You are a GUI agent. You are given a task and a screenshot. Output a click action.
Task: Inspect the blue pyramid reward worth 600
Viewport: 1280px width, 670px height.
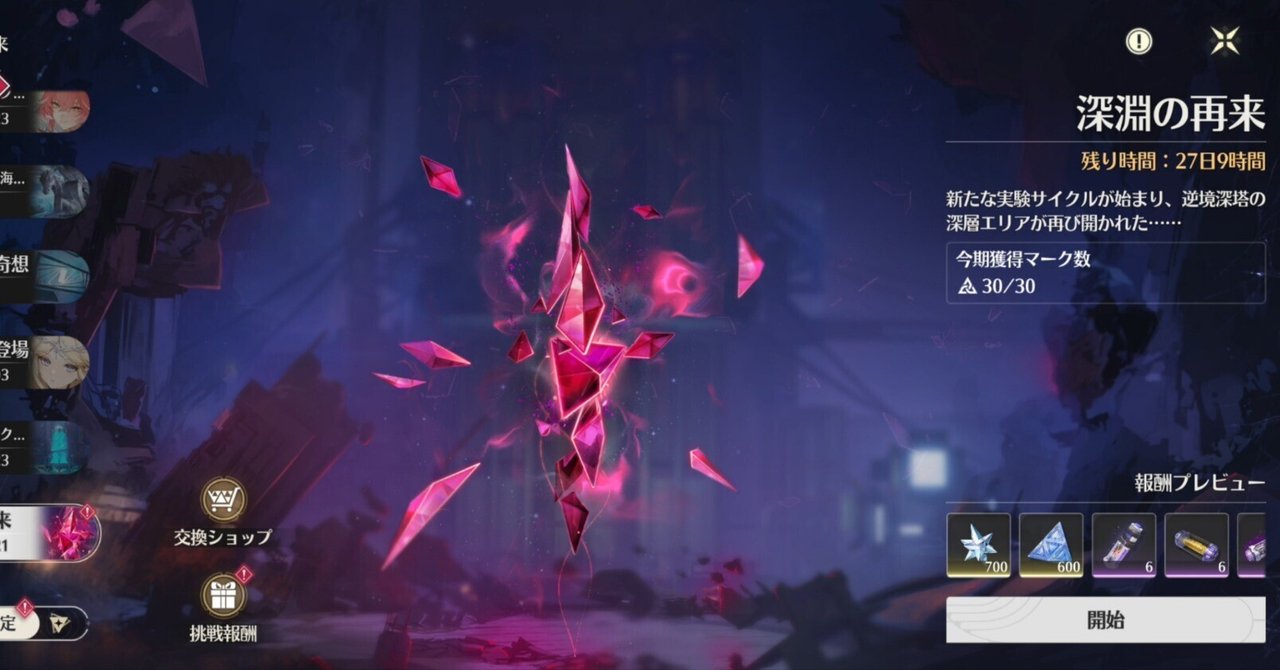click(1051, 546)
